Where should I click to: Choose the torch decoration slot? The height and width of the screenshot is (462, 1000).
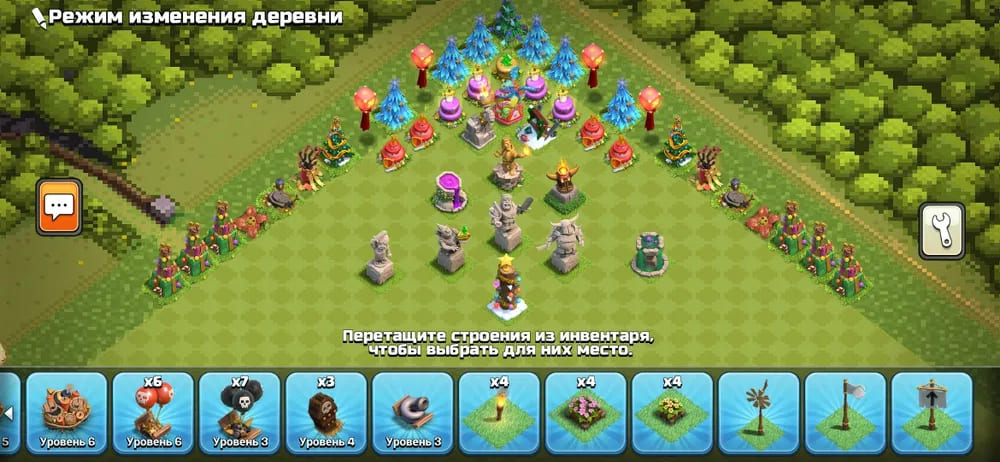[x=500, y=412]
